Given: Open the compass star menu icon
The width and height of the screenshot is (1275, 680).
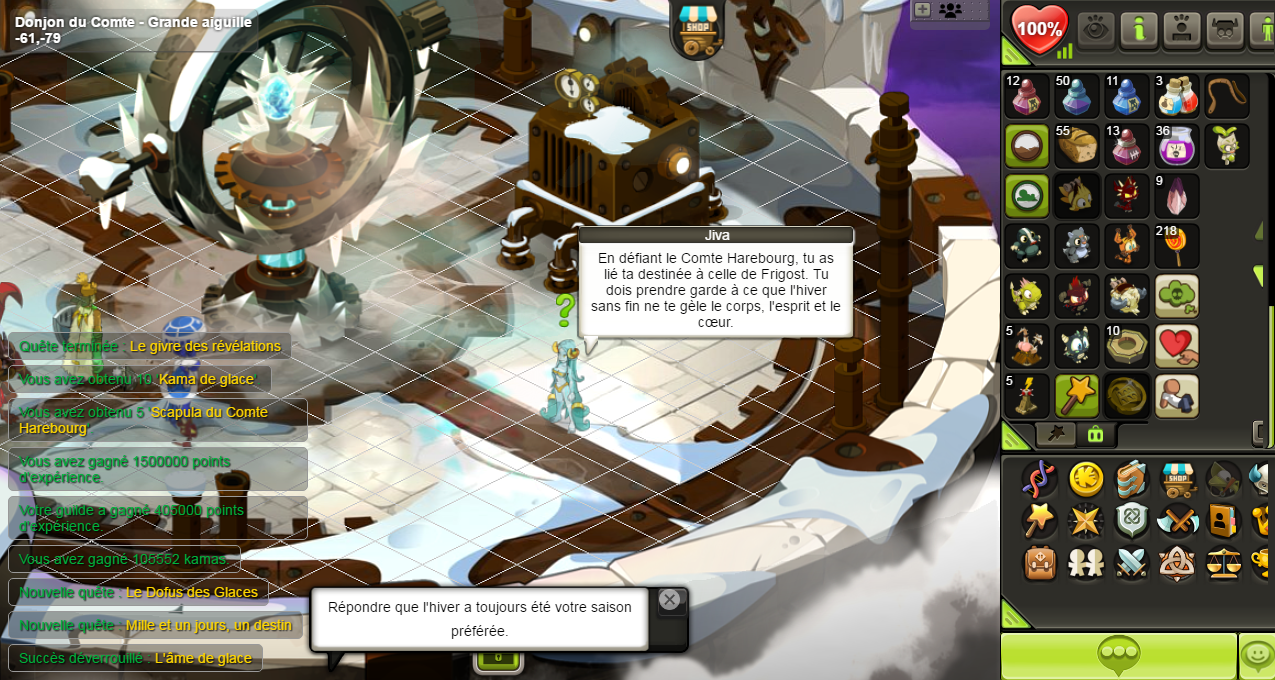Looking at the screenshot, I should (1086, 521).
